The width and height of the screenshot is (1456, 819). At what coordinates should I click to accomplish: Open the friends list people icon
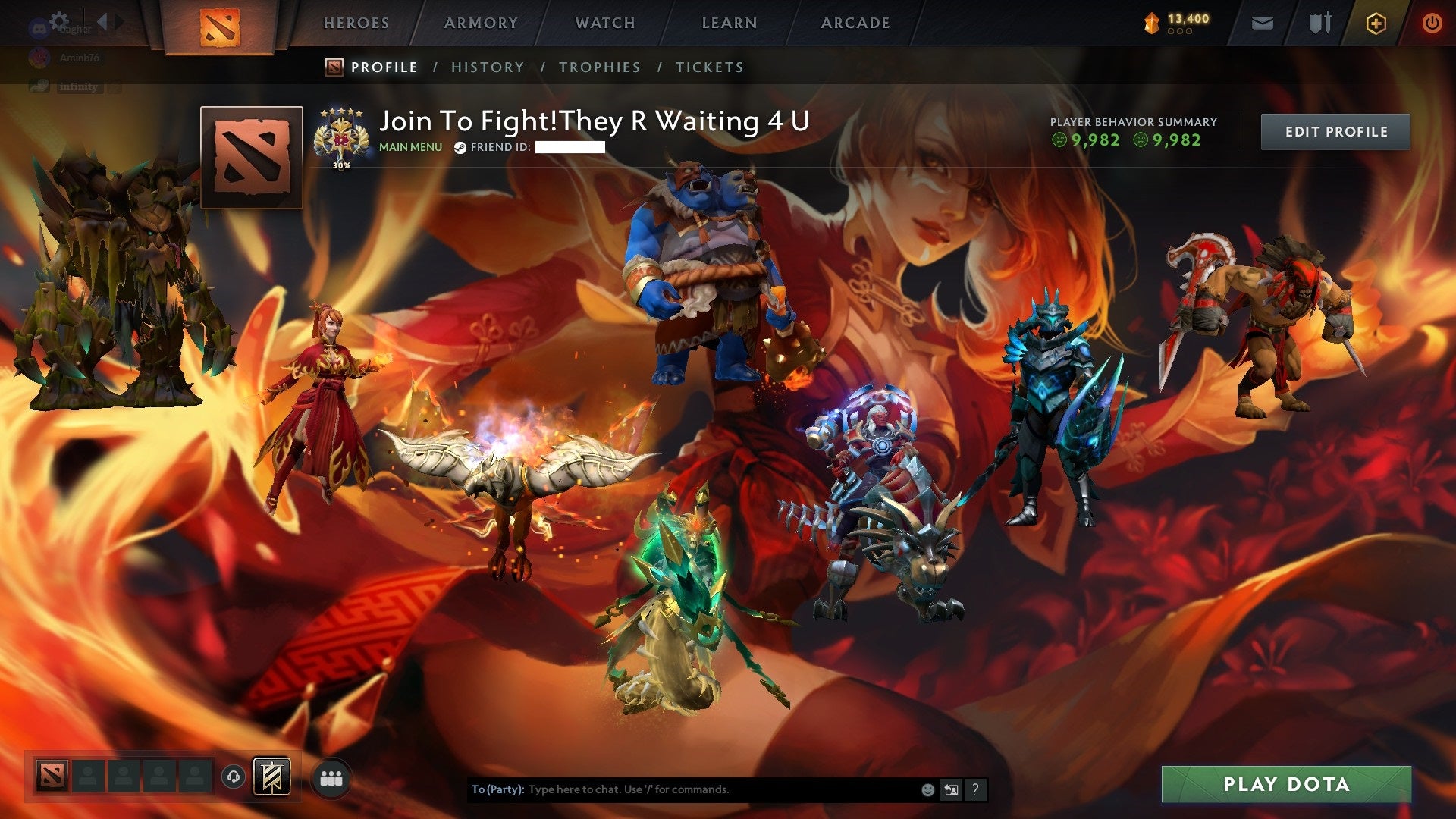tap(331, 777)
